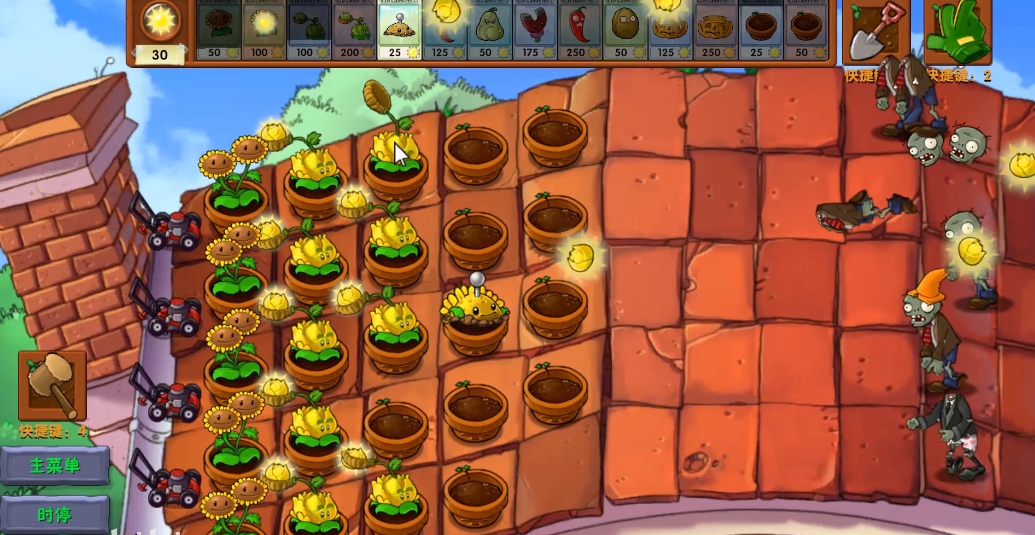Choose the Sunflower seed packet

pyautogui.click(x=218, y=30)
